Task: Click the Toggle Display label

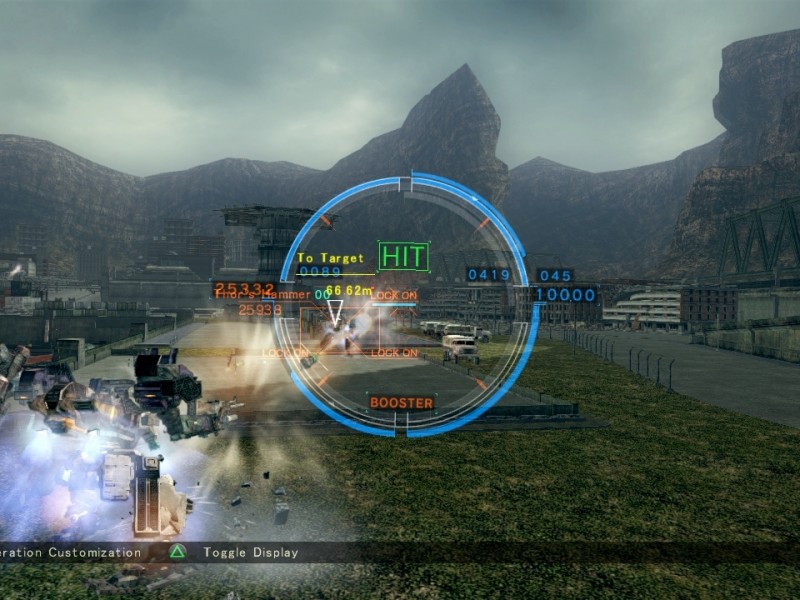Action: pyautogui.click(x=250, y=552)
